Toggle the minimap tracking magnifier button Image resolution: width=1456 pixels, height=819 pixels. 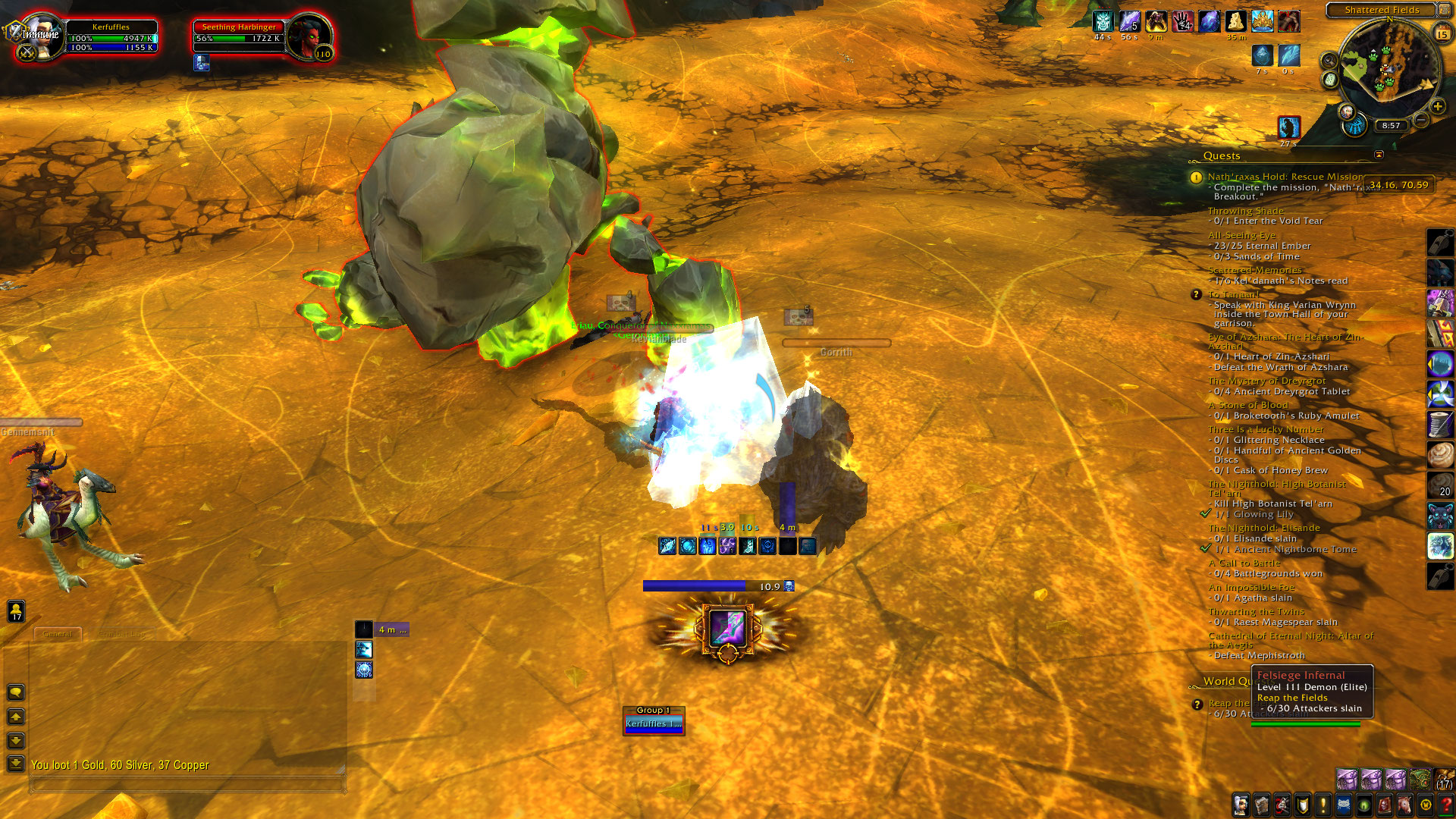coord(1329,60)
